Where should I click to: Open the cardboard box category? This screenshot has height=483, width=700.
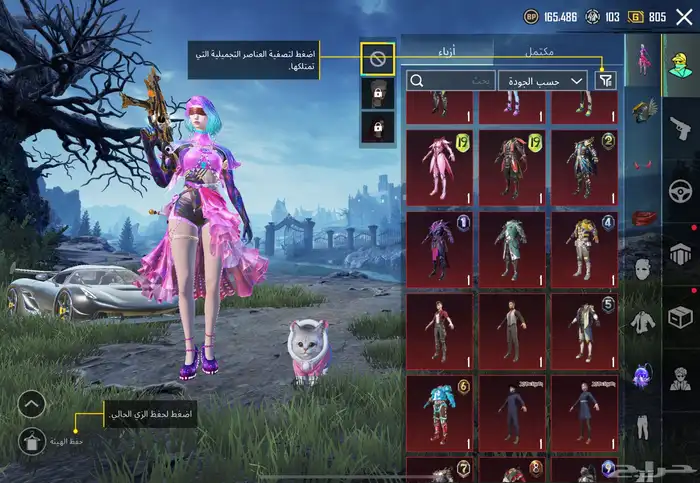click(681, 319)
